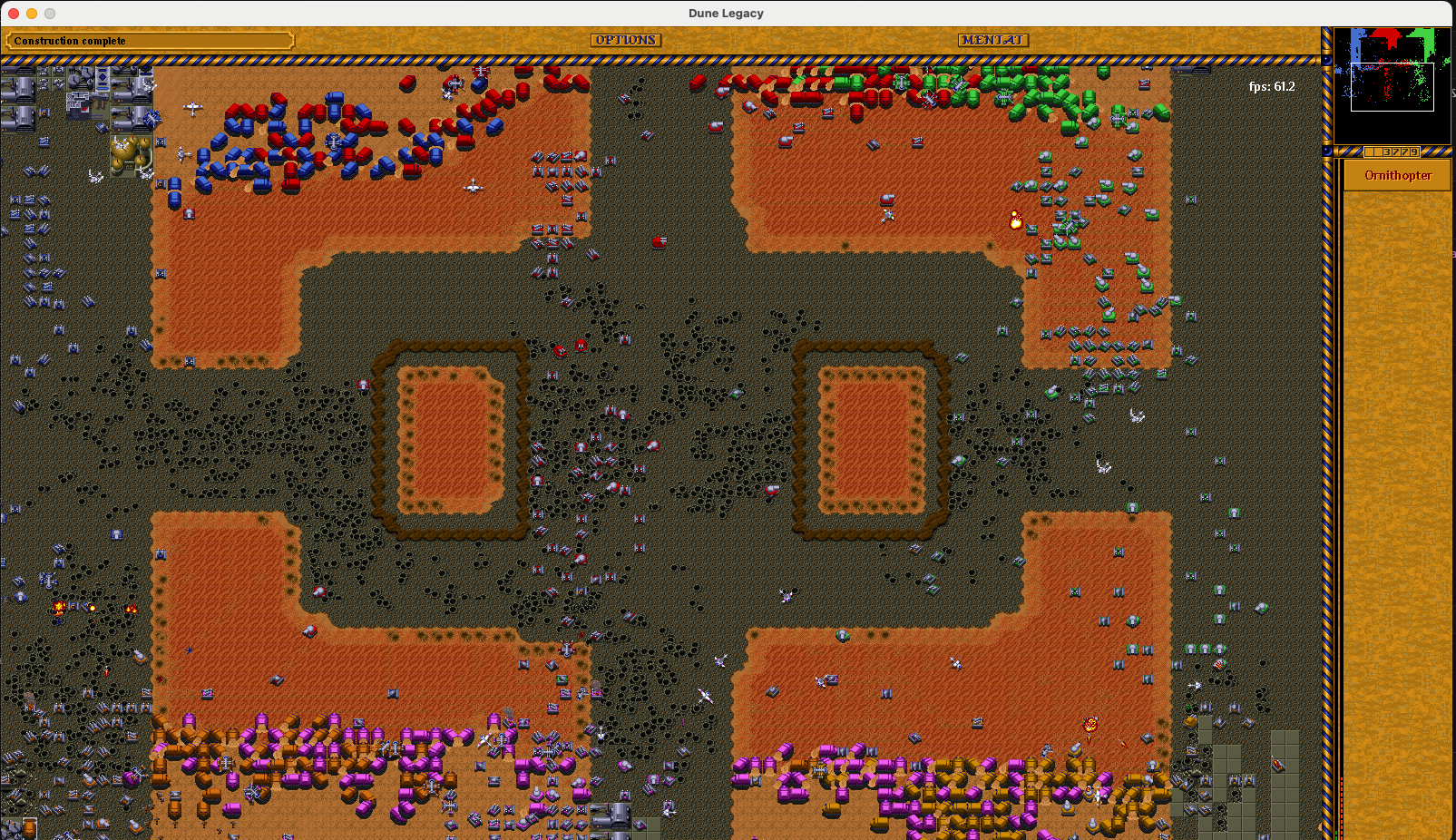This screenshot has height=840, width=1456.
Task: Select the Palace with golden domes
Action: click(x=130, y=156)
